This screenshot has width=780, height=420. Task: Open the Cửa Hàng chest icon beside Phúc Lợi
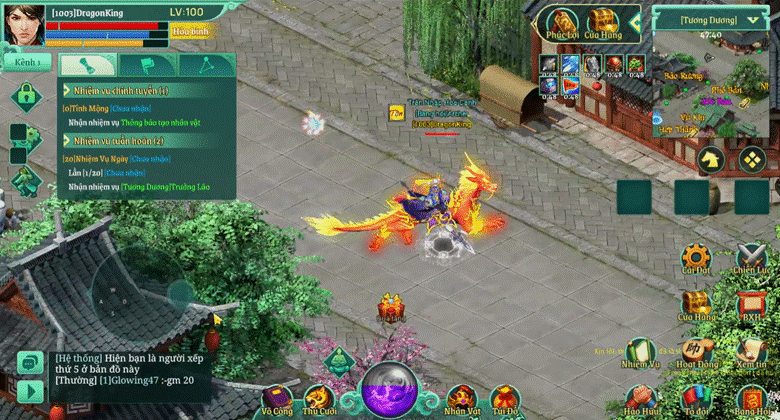coord(602,24)
